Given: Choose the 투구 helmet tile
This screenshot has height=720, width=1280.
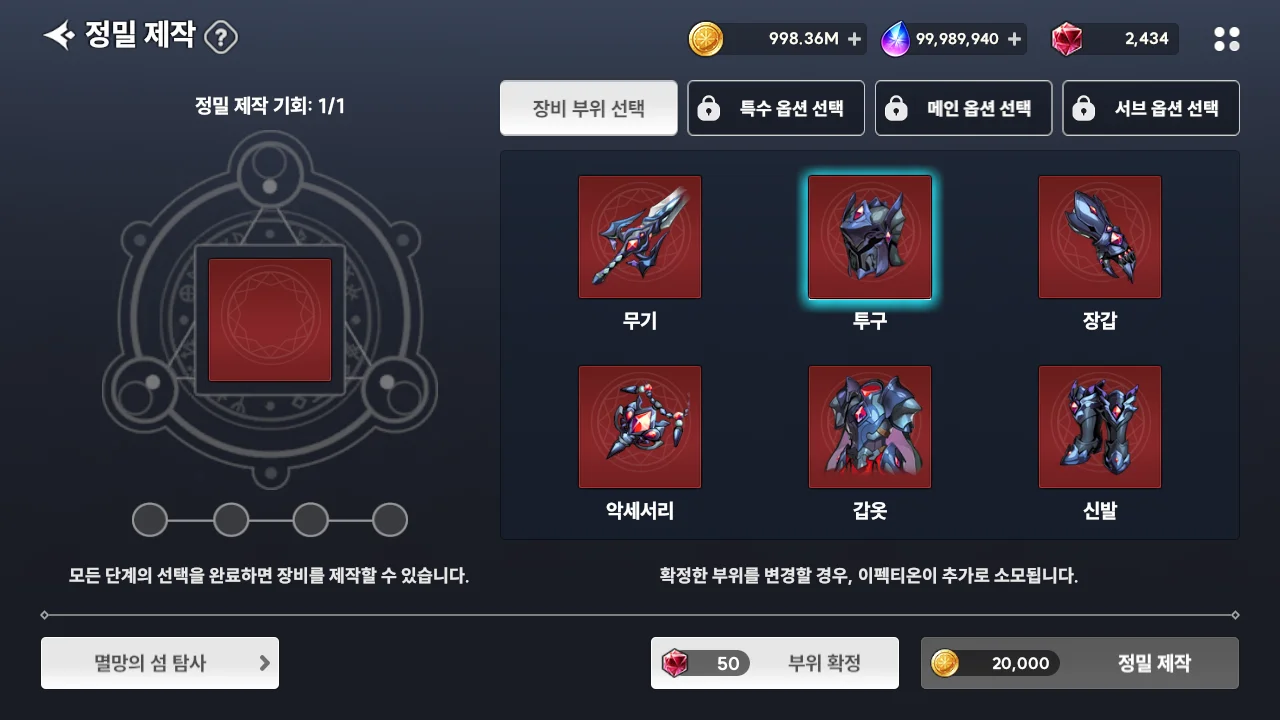Looking at the screenshot, I should [x=870, y=237].
